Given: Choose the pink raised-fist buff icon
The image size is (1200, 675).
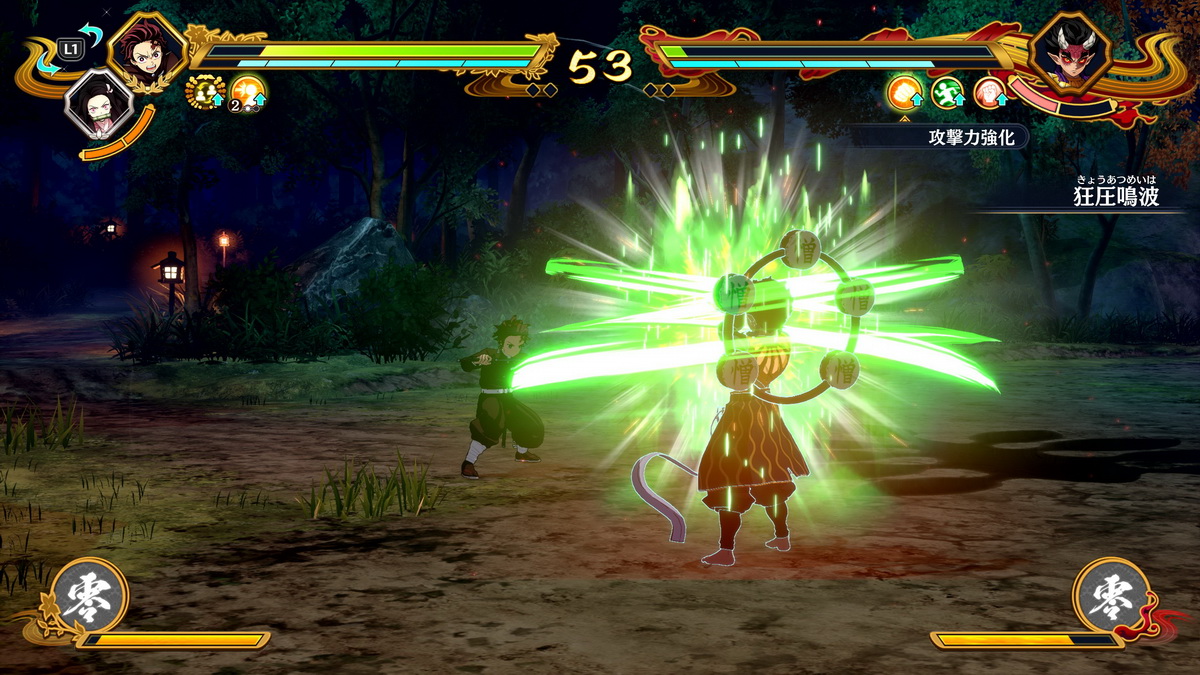Looking at the screenshot, I should click(989, 93).
